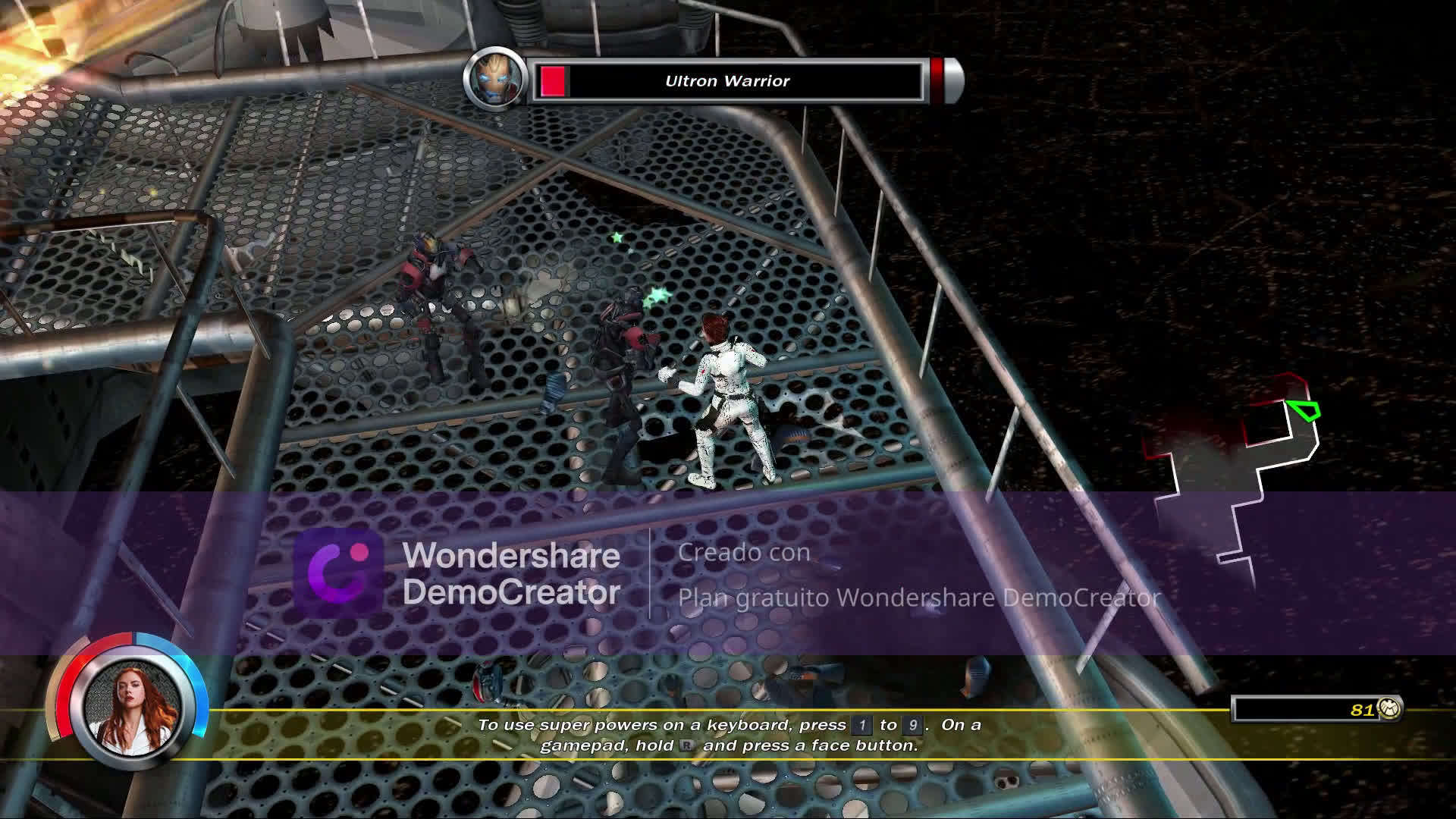
Task: Click the Ultron Warrior enemy portrait icon
Action: [x=497, y=79]
